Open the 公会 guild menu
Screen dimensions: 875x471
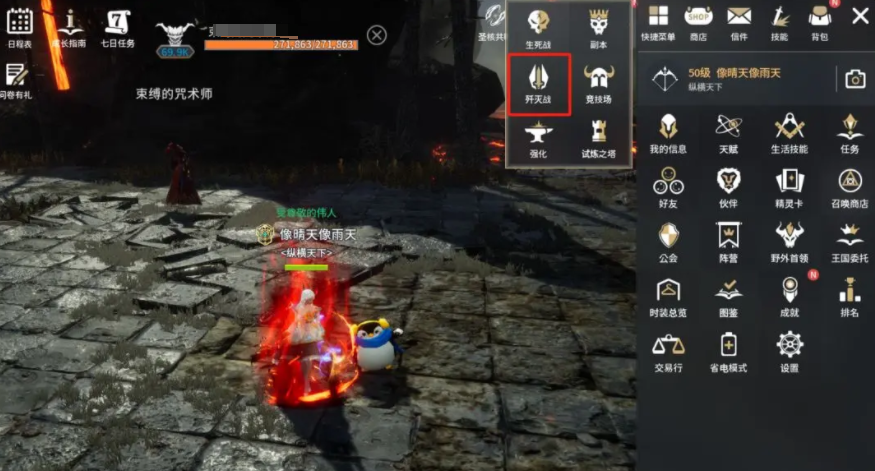click(x=668, y=241)
